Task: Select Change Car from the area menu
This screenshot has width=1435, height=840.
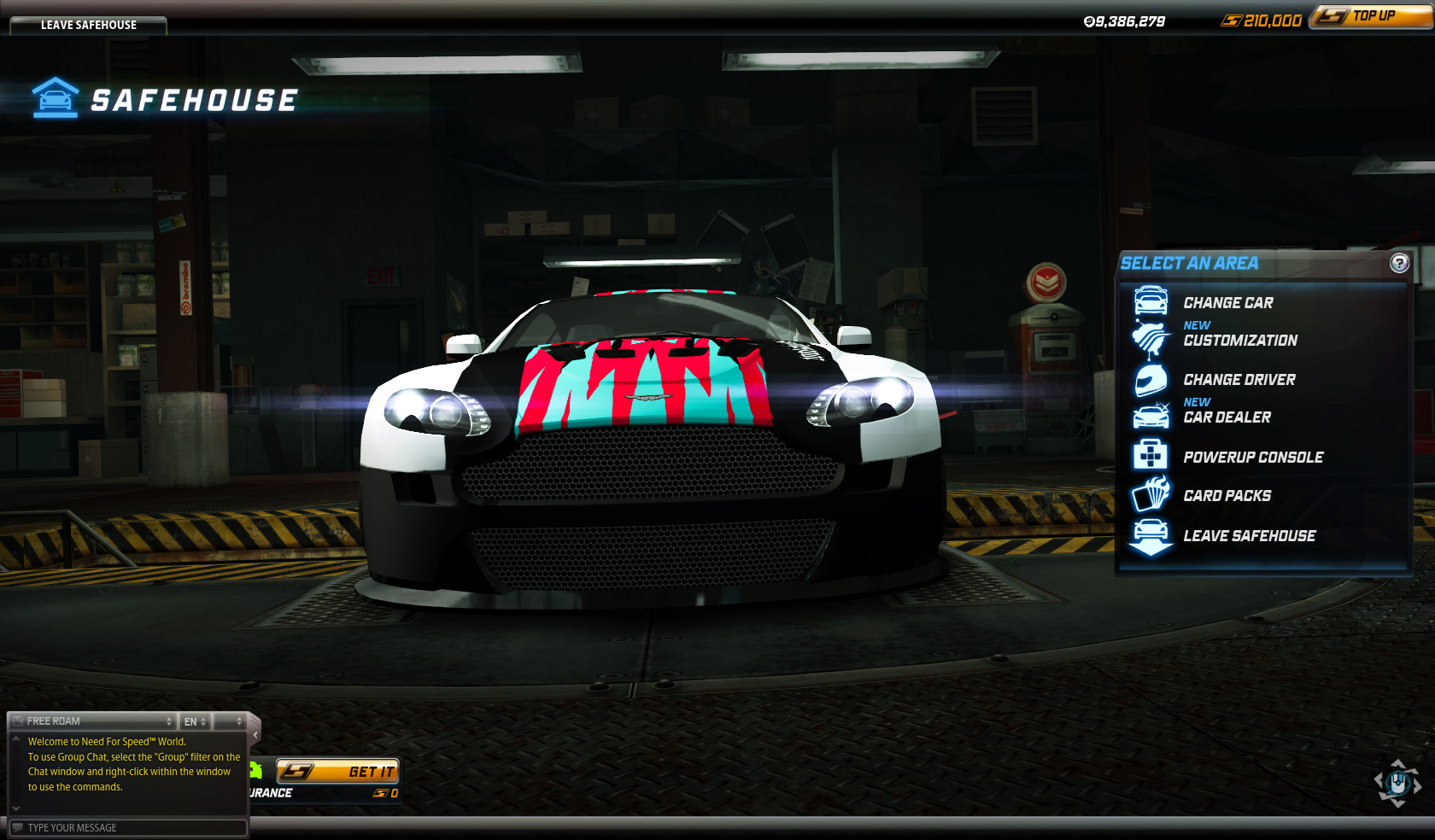Action: point(1227,303)
